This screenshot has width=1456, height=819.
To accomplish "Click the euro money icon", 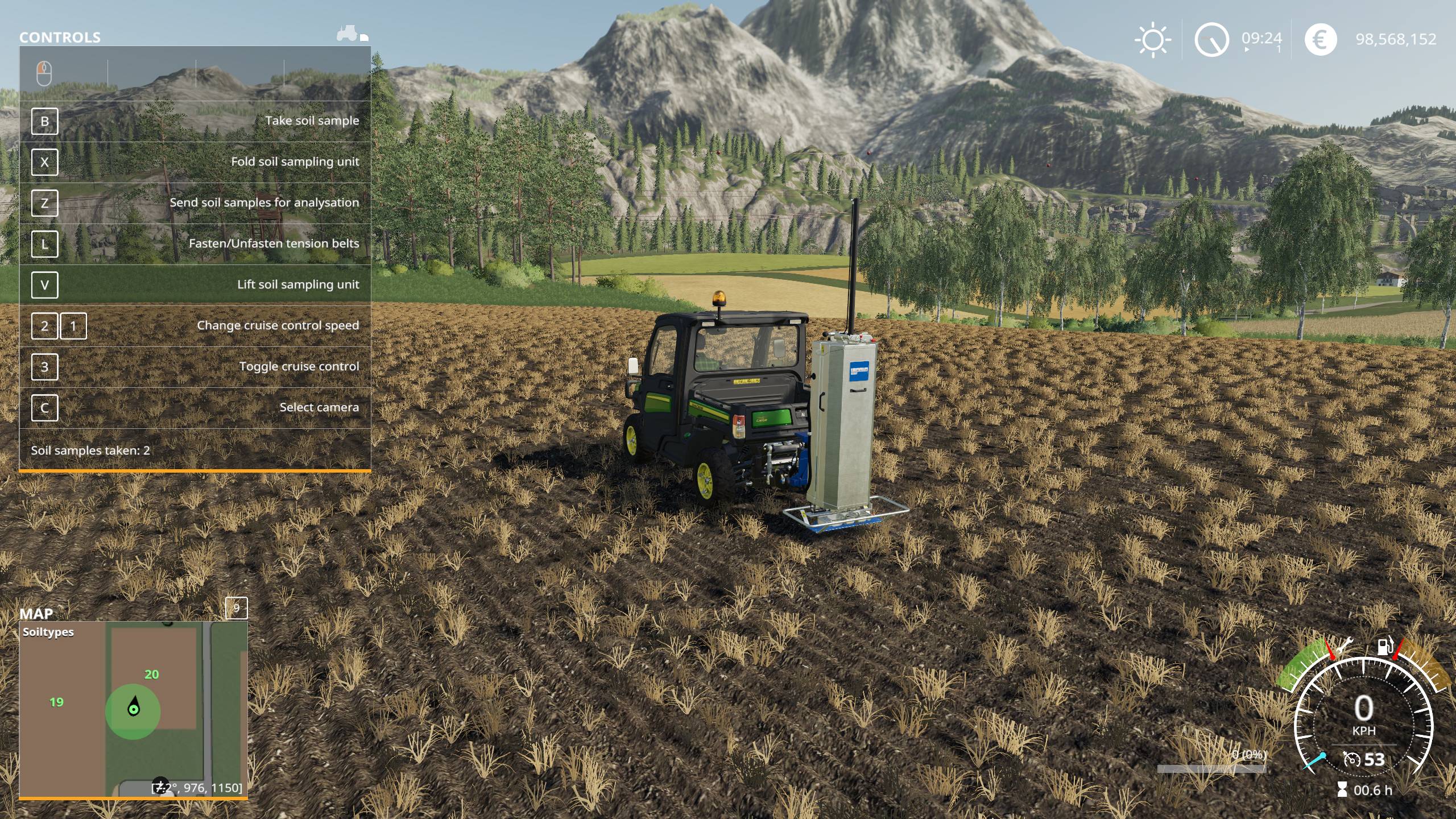I will [x=1320, y=39].
